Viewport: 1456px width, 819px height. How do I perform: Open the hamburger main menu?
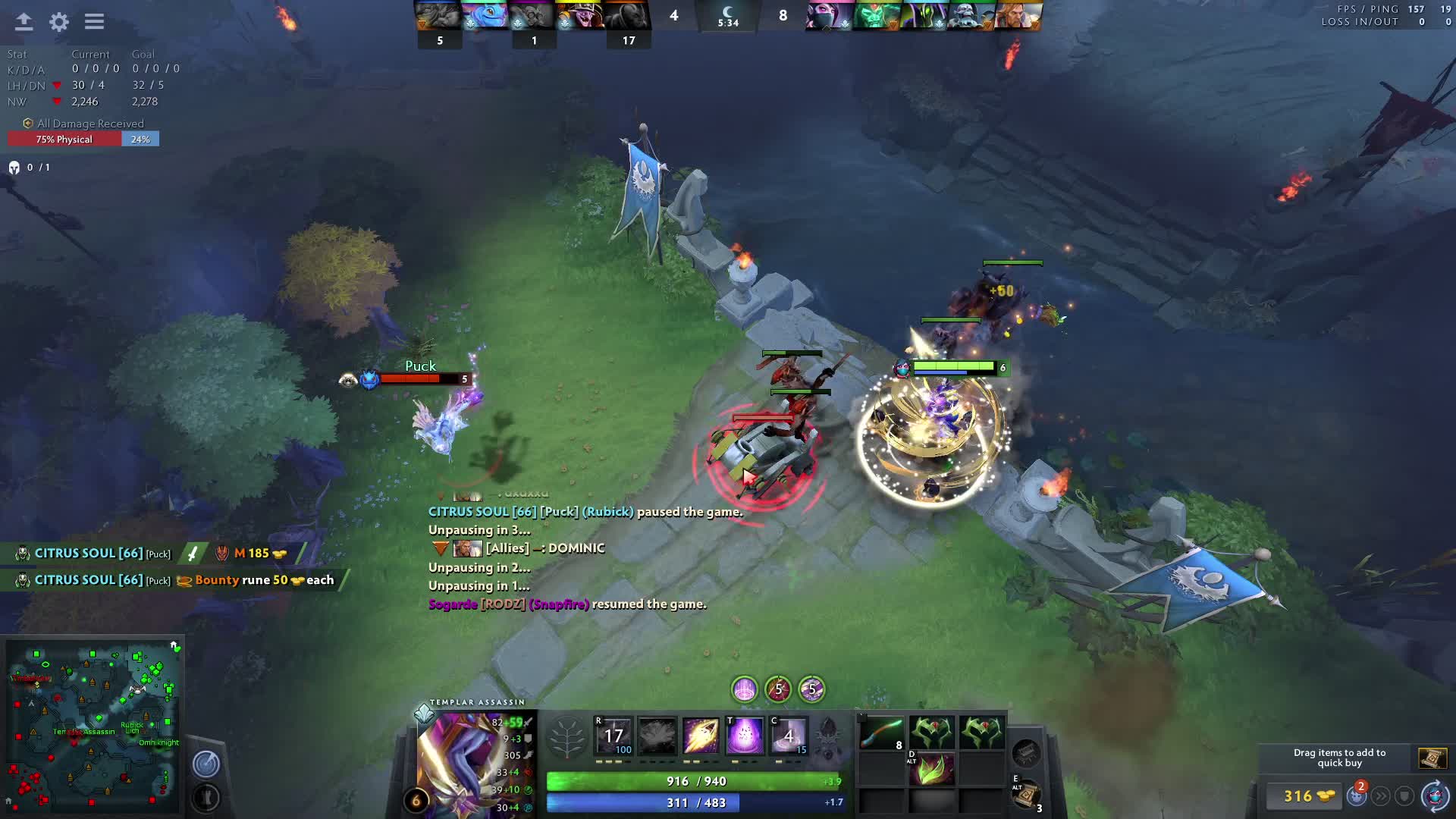tap(94, 22)
